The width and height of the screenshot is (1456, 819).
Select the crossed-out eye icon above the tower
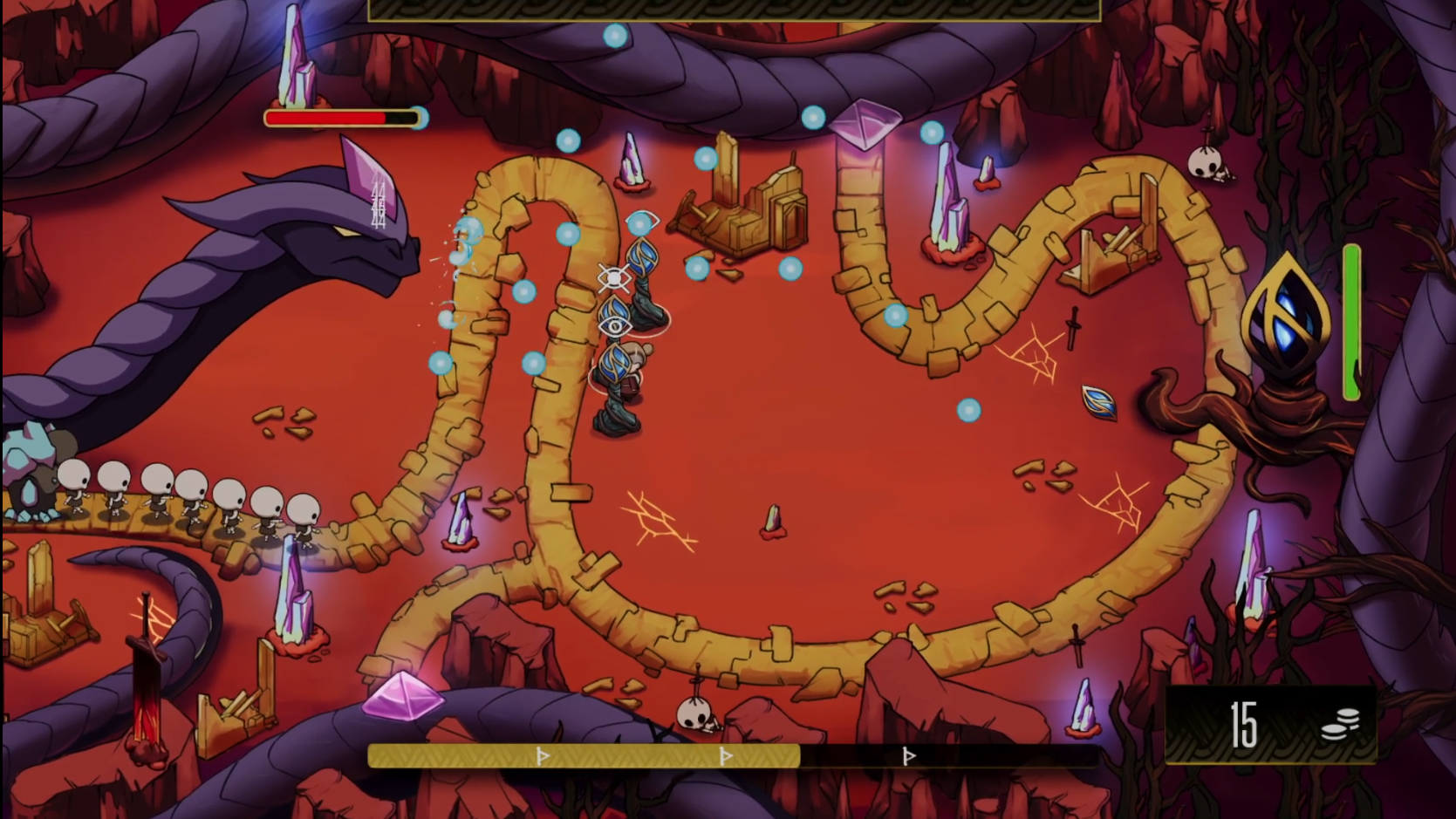[613, 278]
